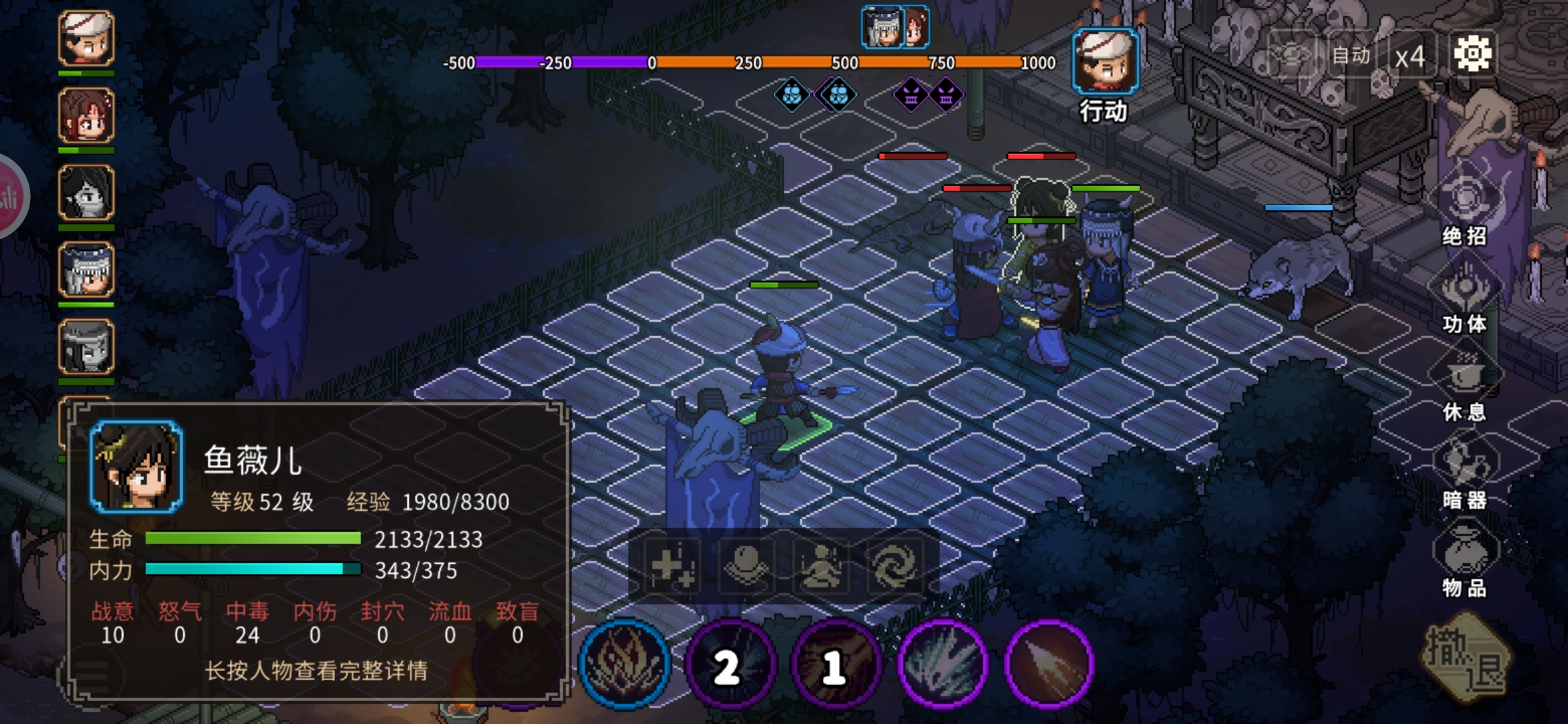This screenshot has width=1568, height=724.
Task: Enable 自动 auto-battle mode
Action: click(1351, 56)
